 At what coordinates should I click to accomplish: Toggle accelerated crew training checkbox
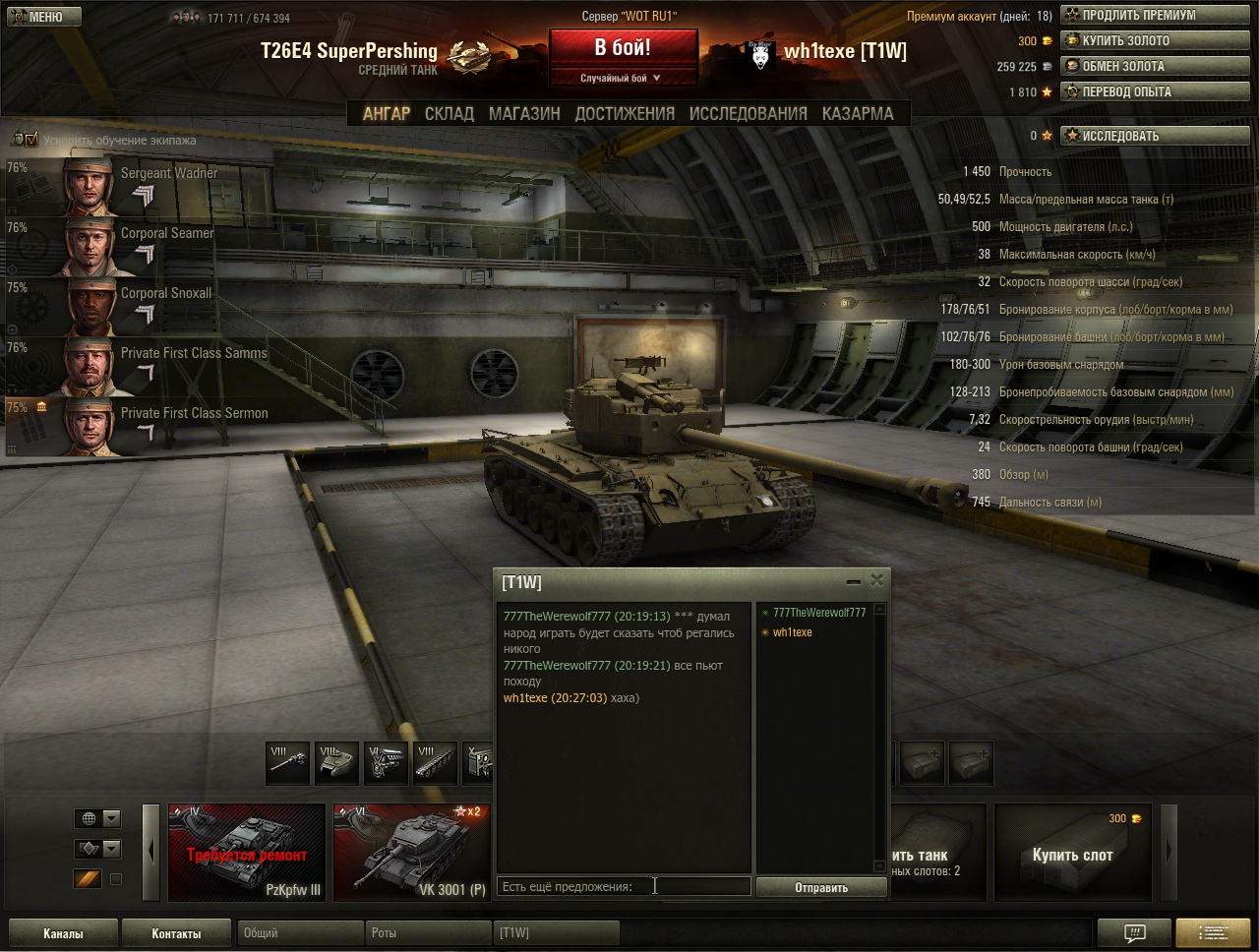30,140
